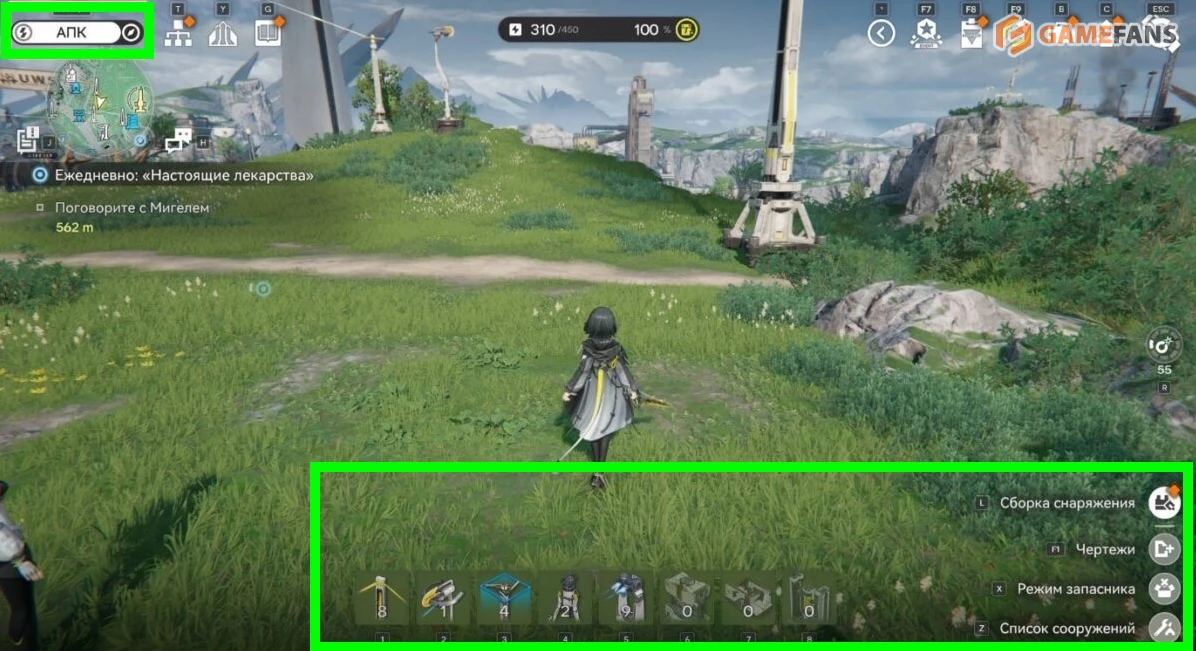Collapse the top-right menu with the arrow button
The height and width of the screenshot is (651, 1196).
(880, 34)
